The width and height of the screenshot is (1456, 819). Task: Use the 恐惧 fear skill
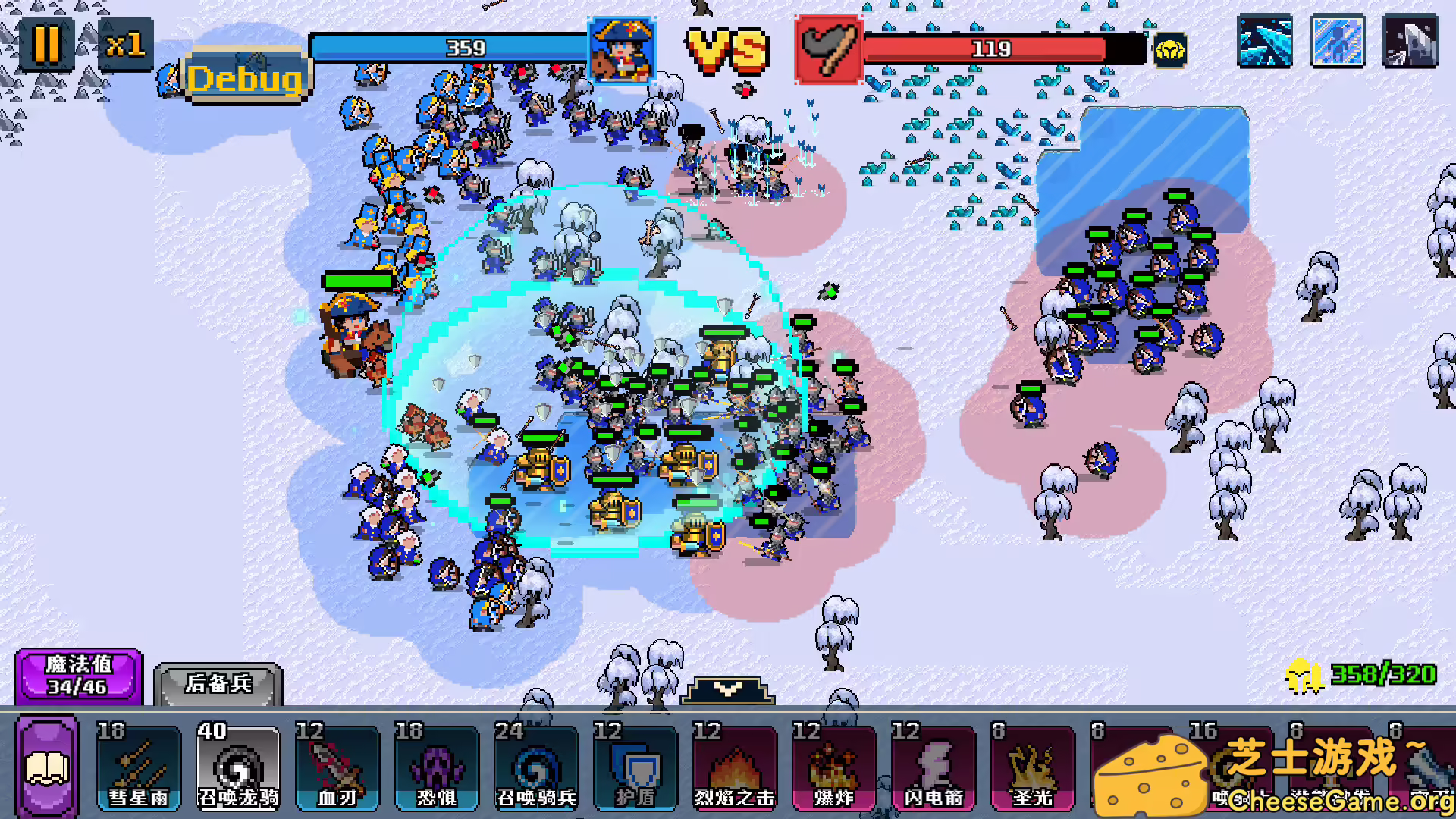pyautogui.click(x=438, y=766)
